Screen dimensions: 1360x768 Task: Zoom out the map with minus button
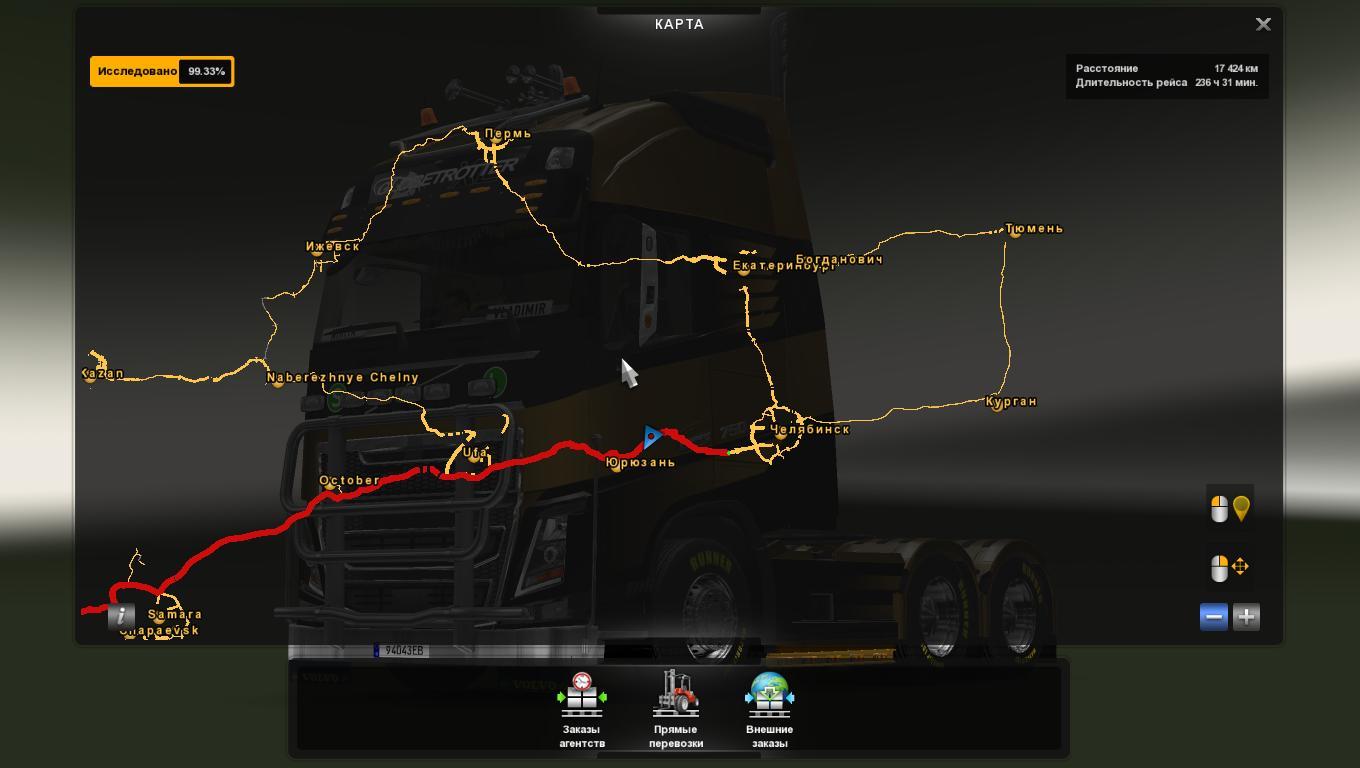click(1213, 617)
